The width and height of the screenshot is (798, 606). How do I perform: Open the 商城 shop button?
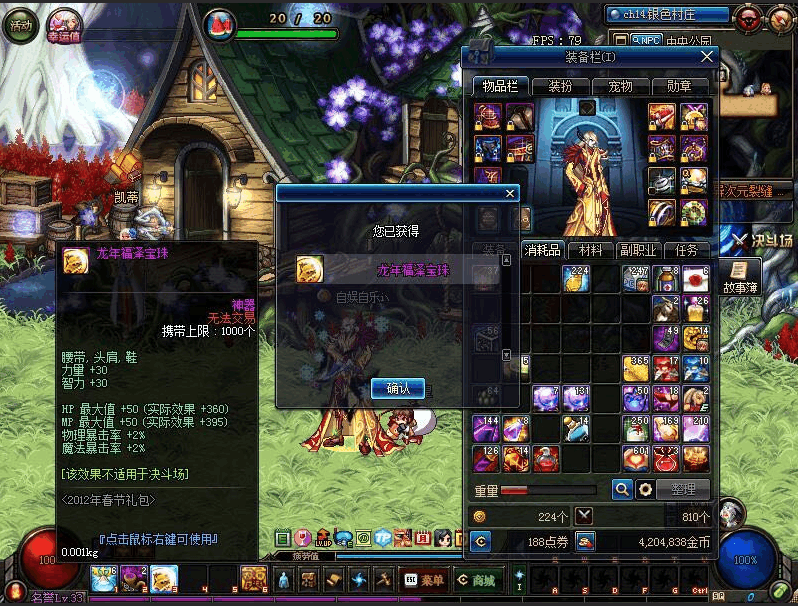tap(477, 579)
